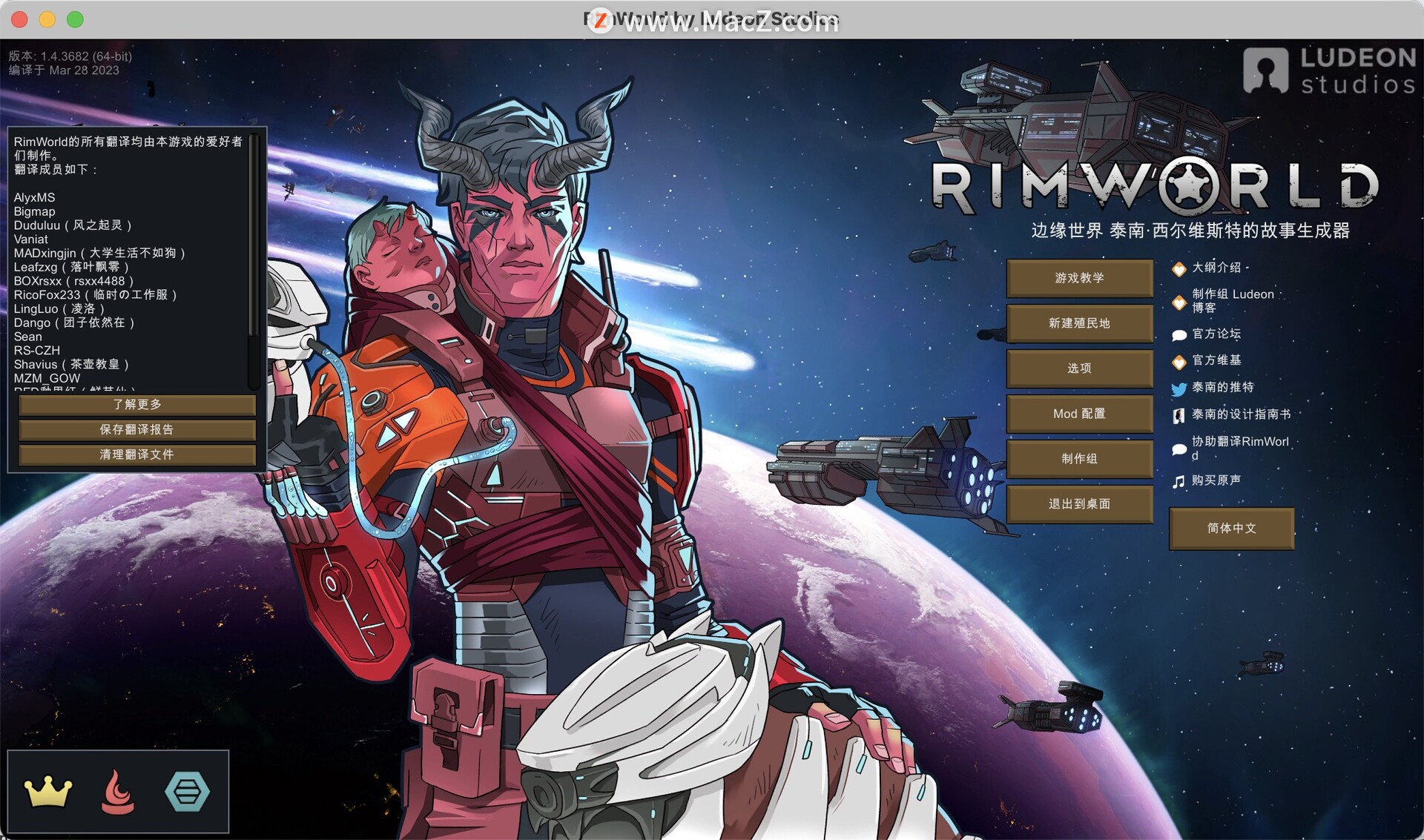The image size is (1424, 840).
Task: Click 了解更多 in the translation panel
Action: 136,405
